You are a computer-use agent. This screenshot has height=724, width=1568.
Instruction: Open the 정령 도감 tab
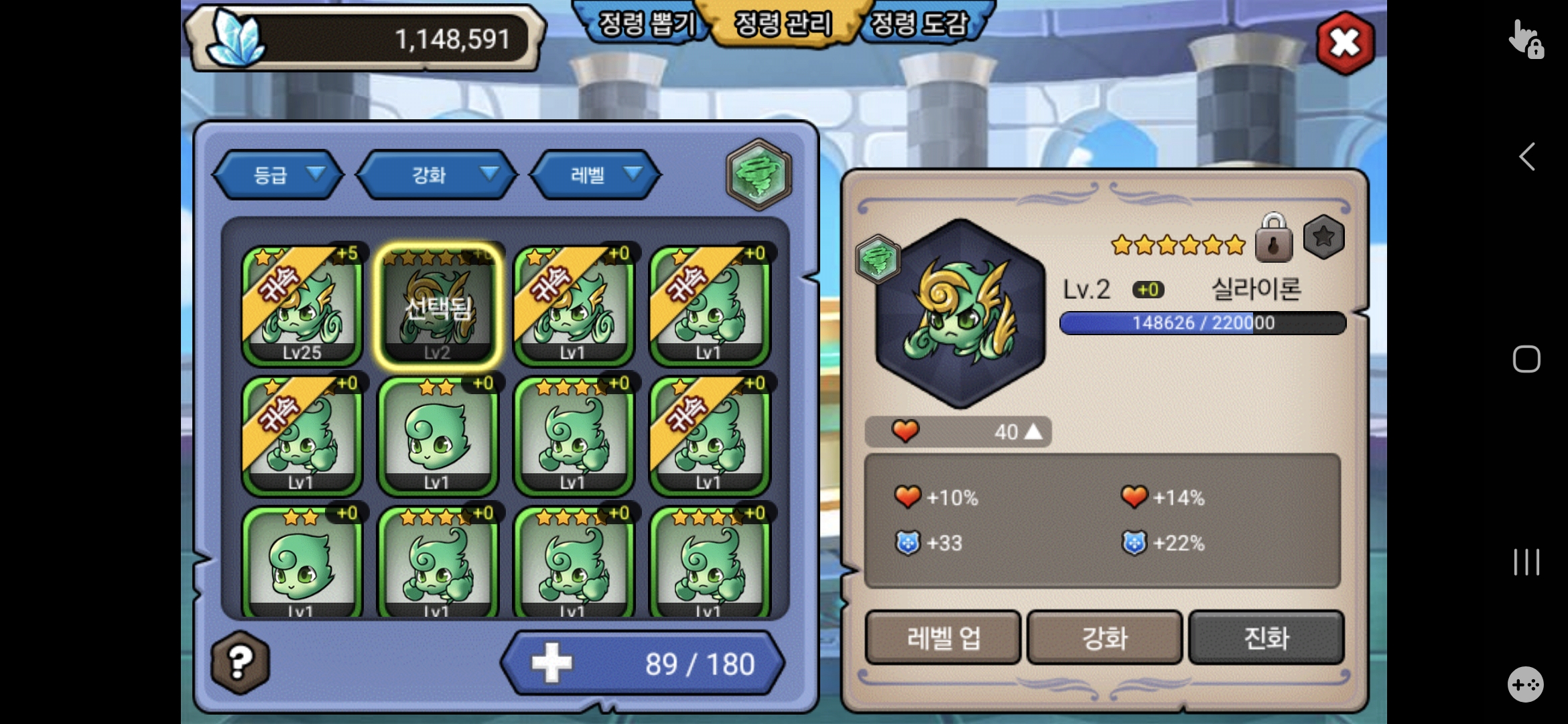919,24
